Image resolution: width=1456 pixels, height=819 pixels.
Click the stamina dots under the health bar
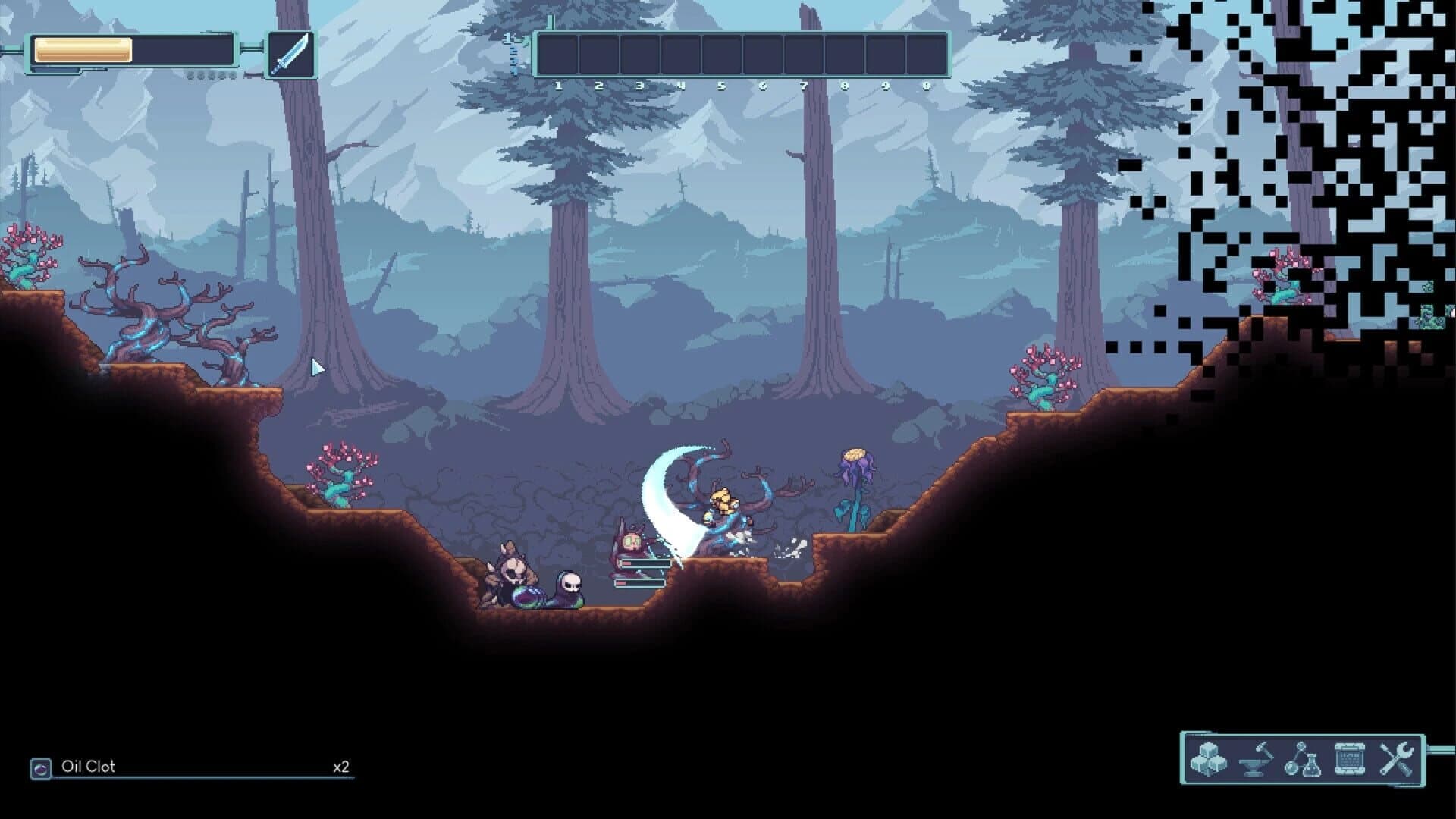click(x=210, y=76)
